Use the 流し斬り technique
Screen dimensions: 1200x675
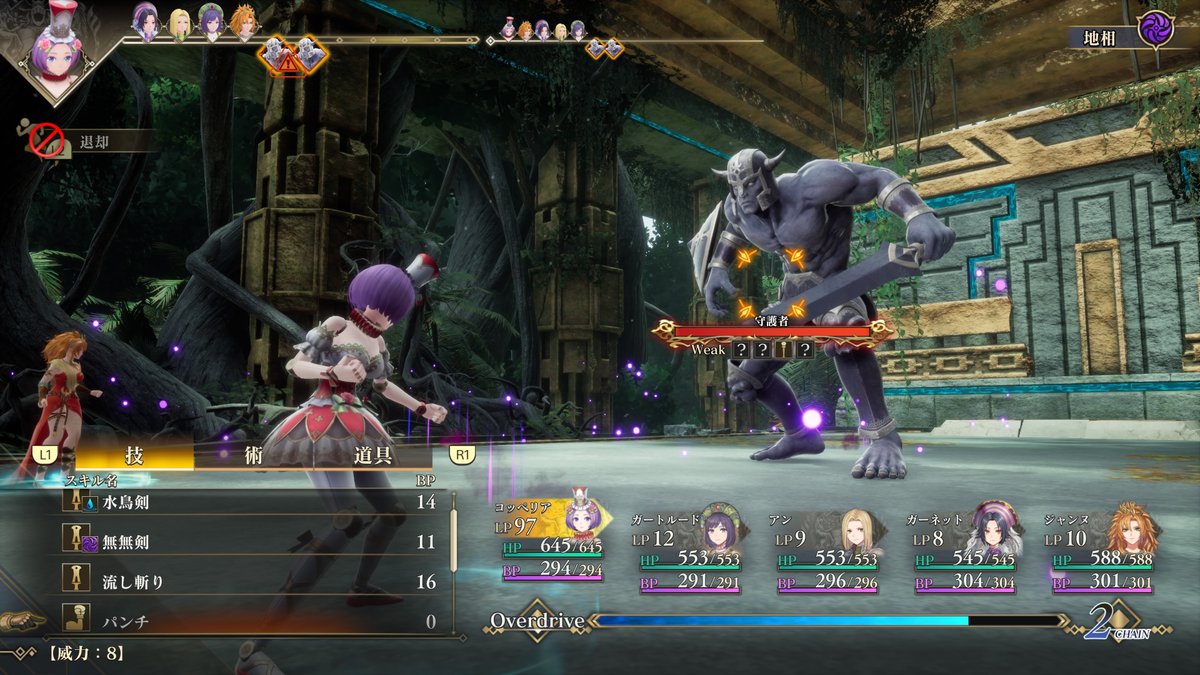coord(250,582)
